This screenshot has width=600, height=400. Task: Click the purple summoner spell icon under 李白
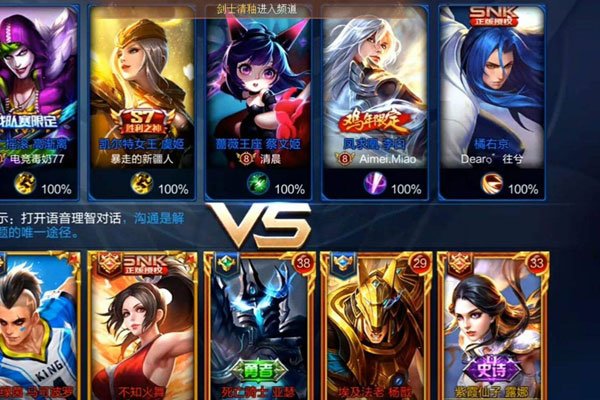pyautogui.click(x=374, y=185)
